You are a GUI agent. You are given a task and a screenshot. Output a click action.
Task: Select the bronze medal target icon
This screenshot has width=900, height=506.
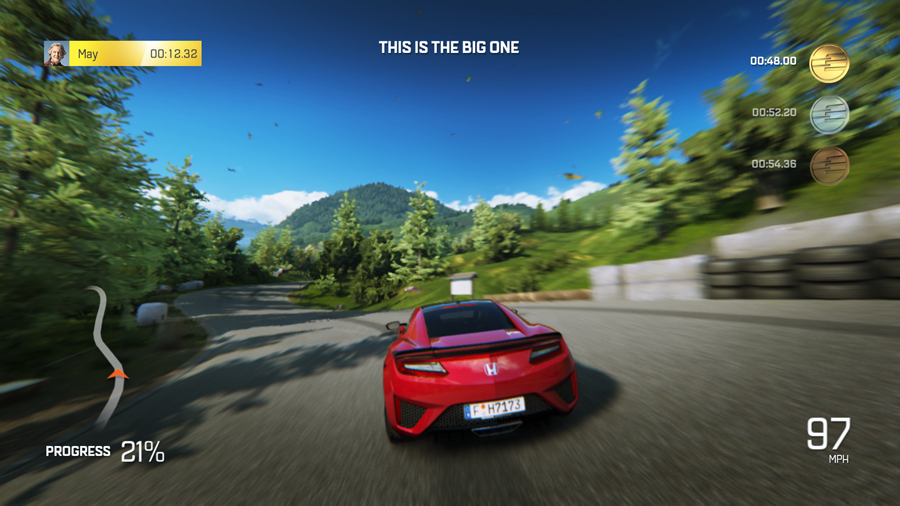pos(829,165)
